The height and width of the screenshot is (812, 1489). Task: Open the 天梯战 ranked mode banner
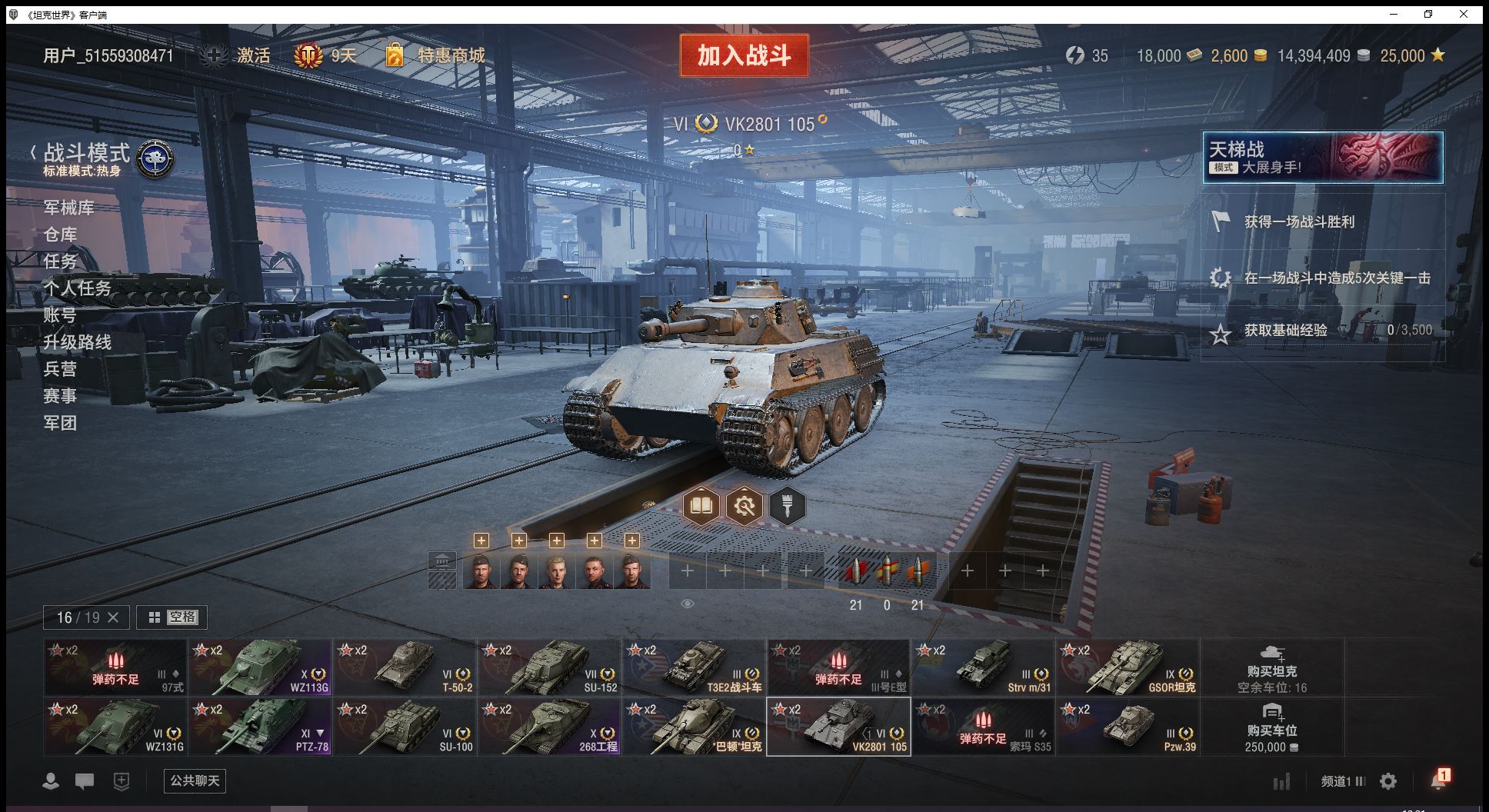coord(1322,158)
